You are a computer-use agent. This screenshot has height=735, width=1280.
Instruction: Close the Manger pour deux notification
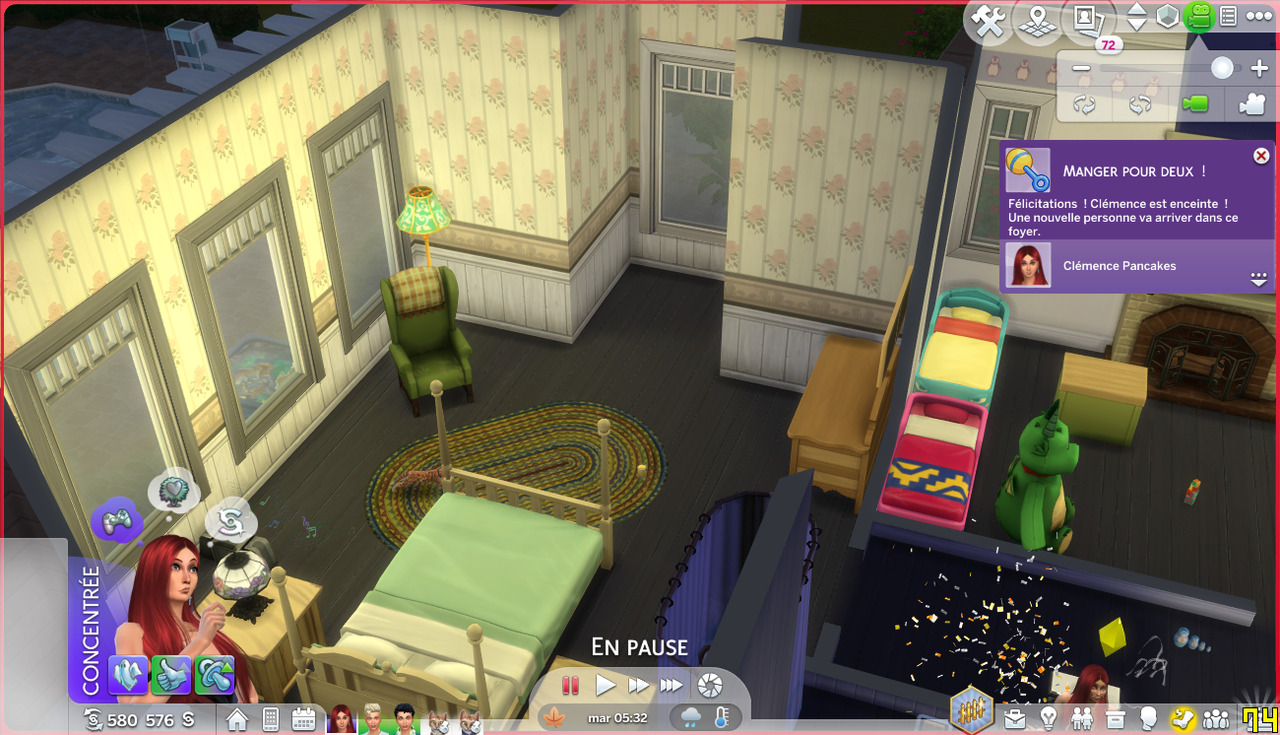(1261, 156)
